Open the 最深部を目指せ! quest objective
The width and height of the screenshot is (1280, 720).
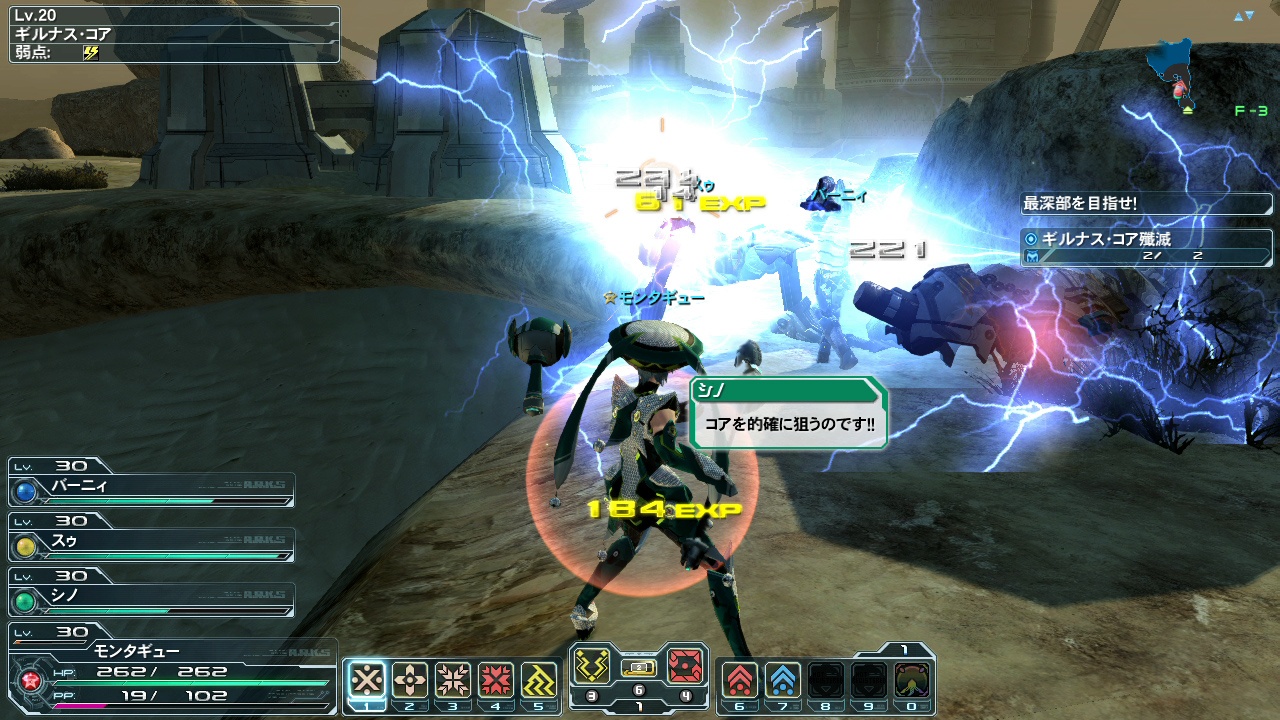click(x=1146, y=204)
